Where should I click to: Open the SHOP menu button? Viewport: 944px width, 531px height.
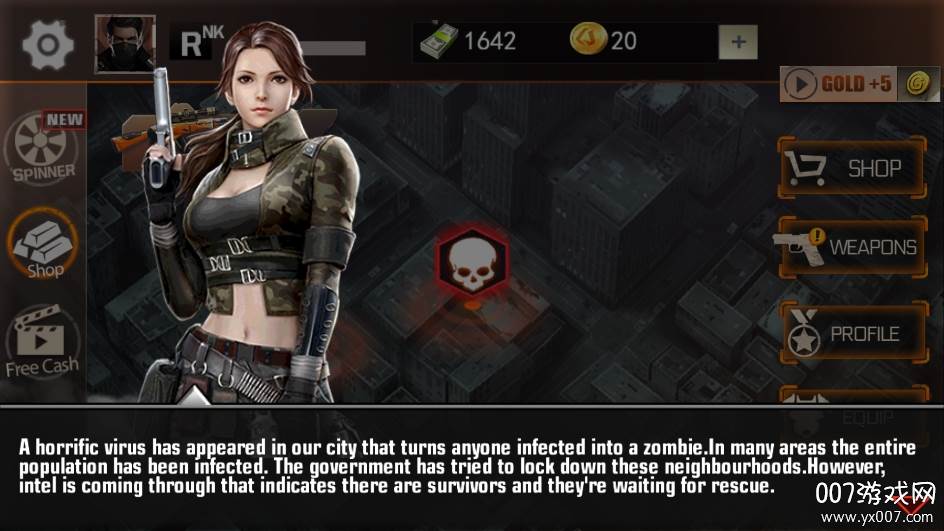tap(853, 169)
